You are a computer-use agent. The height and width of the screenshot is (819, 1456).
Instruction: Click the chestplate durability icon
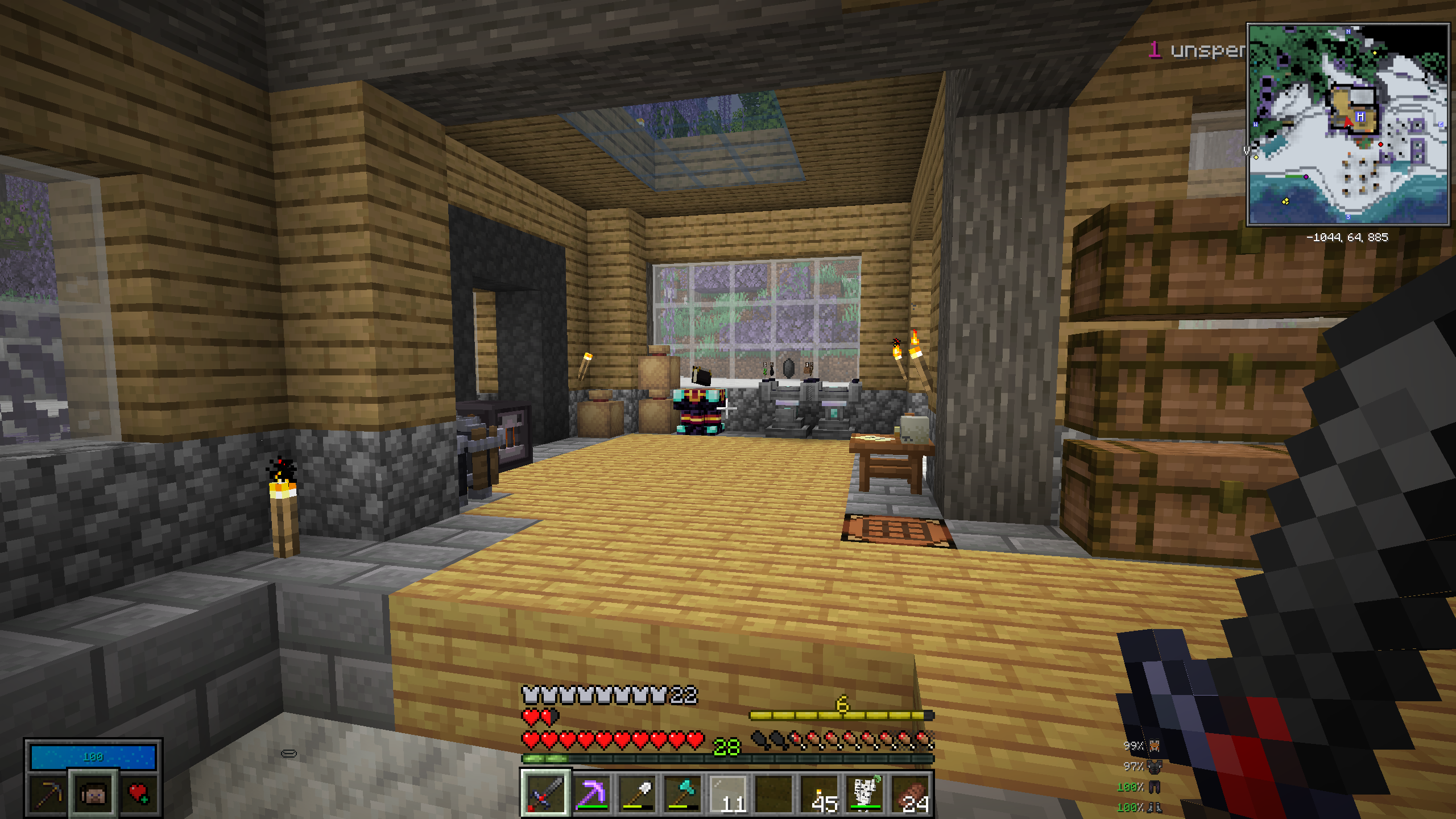coord(1155,766)
